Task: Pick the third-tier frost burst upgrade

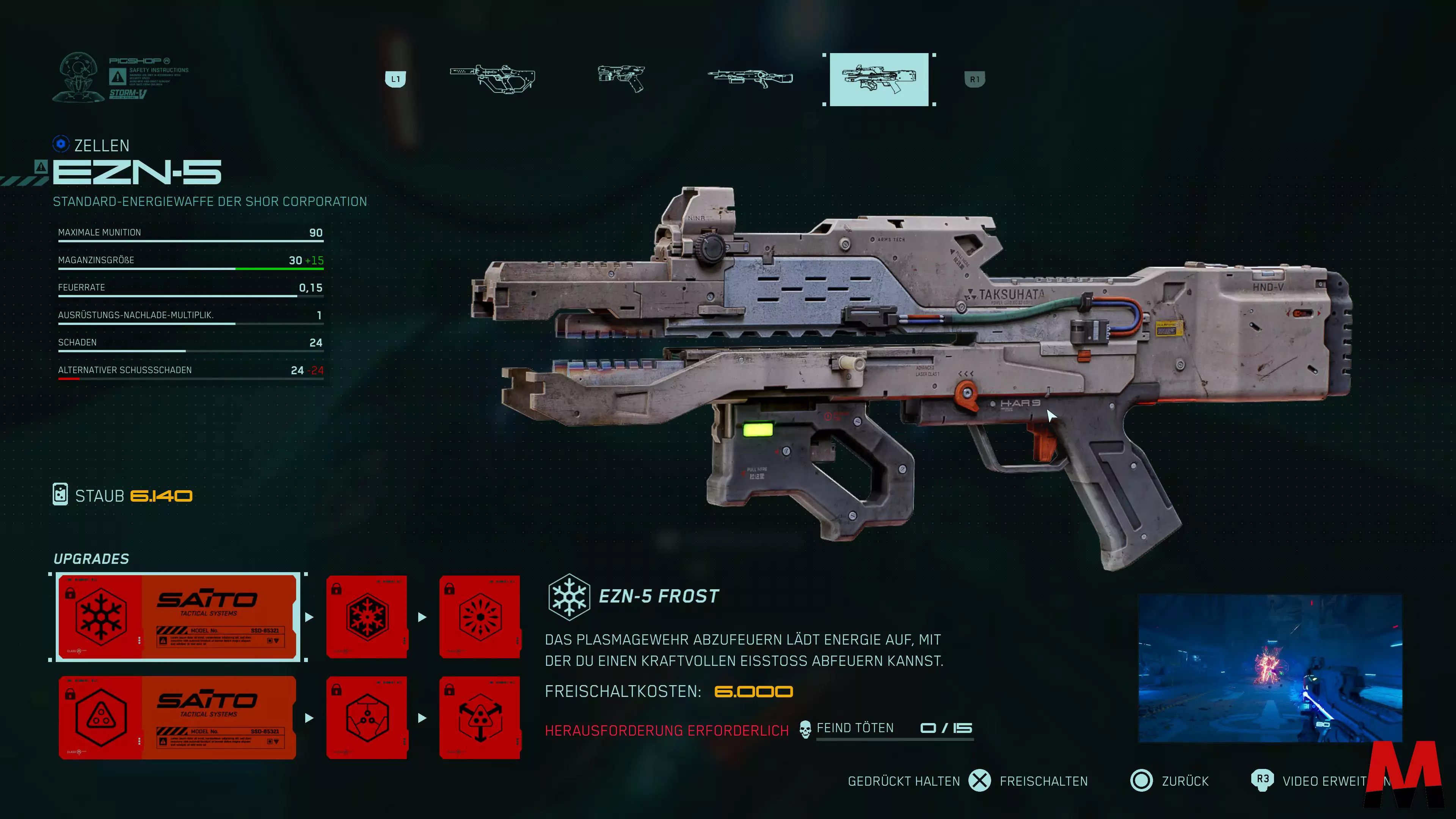Action: (480, 617)
